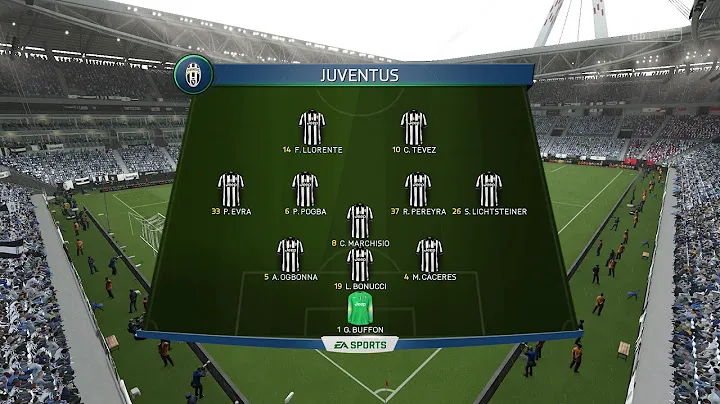Pick L. Bonucci's centre-back jersey
The height and width of the screenshot is (404, 720).
[x=360, y=264]
